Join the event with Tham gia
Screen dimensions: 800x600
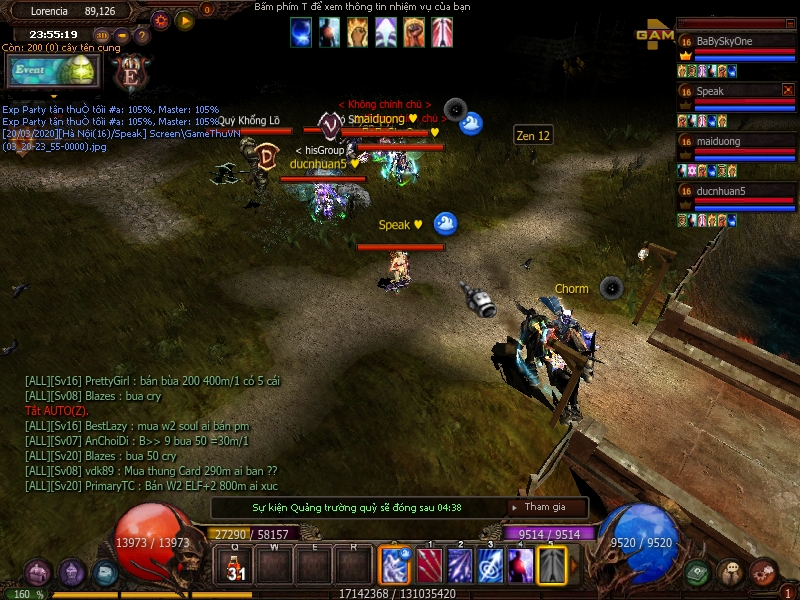(x=545, y=507)
